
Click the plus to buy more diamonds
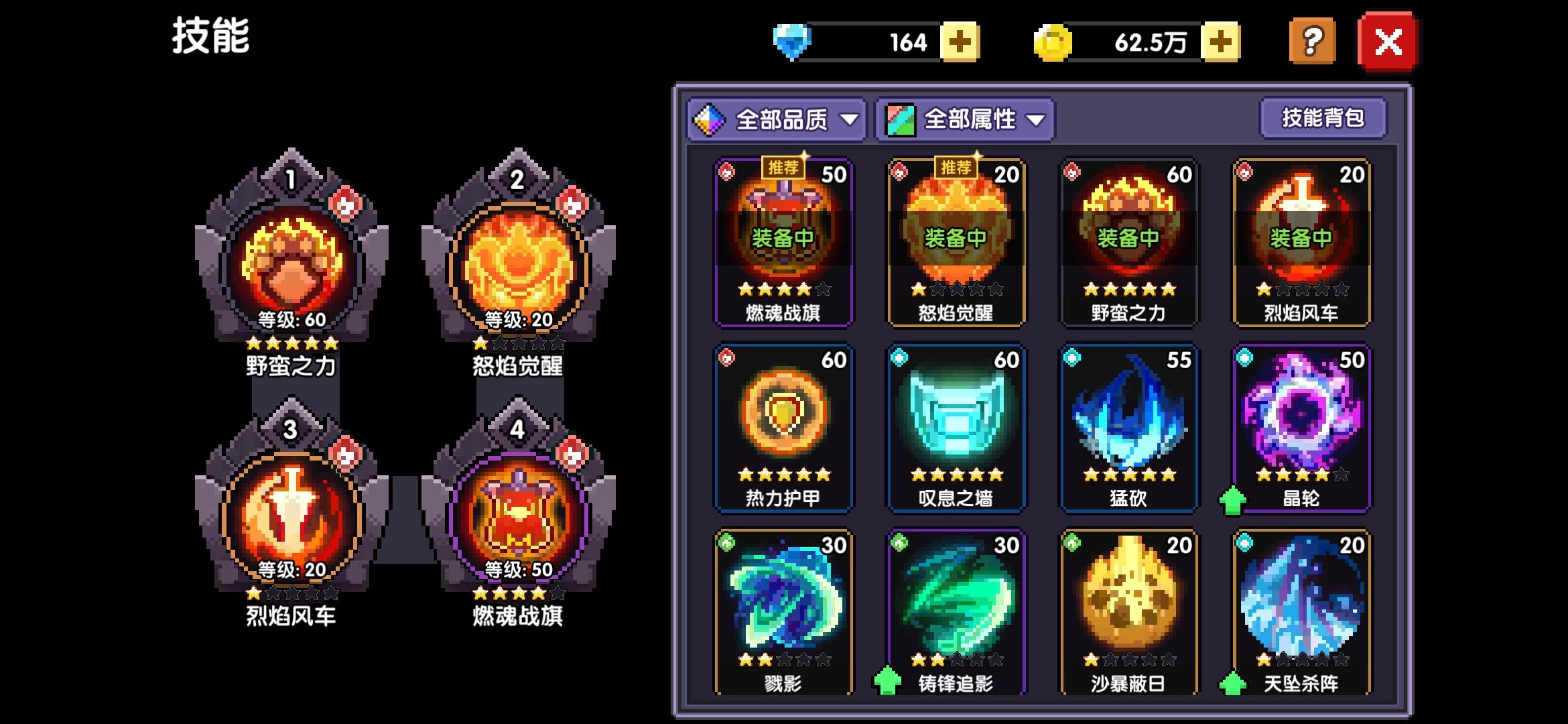[961, 43]
